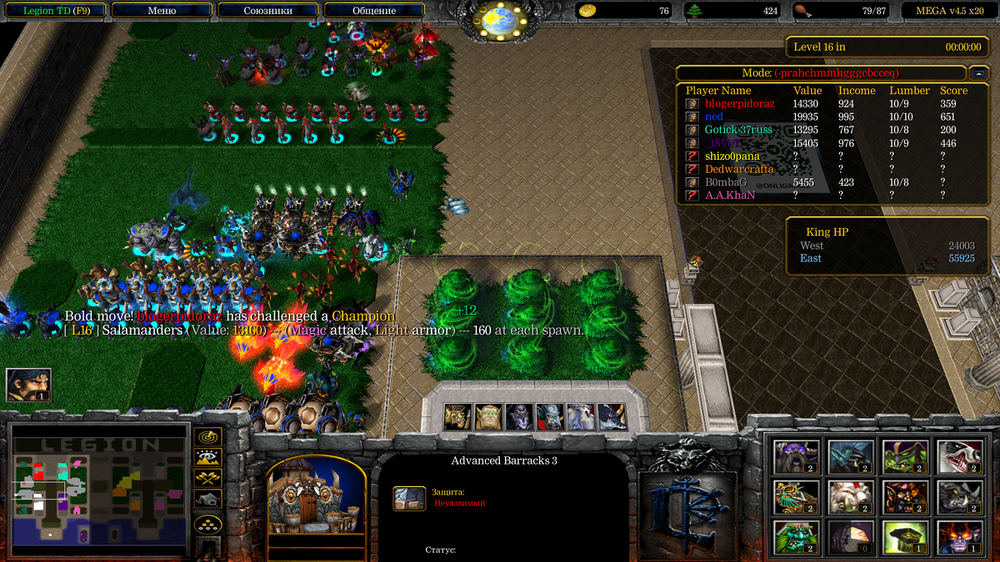The height and width of the screenshot is (562, 1000).
Task: Pick the white tusked boar icon
Action: click(850, 497)
